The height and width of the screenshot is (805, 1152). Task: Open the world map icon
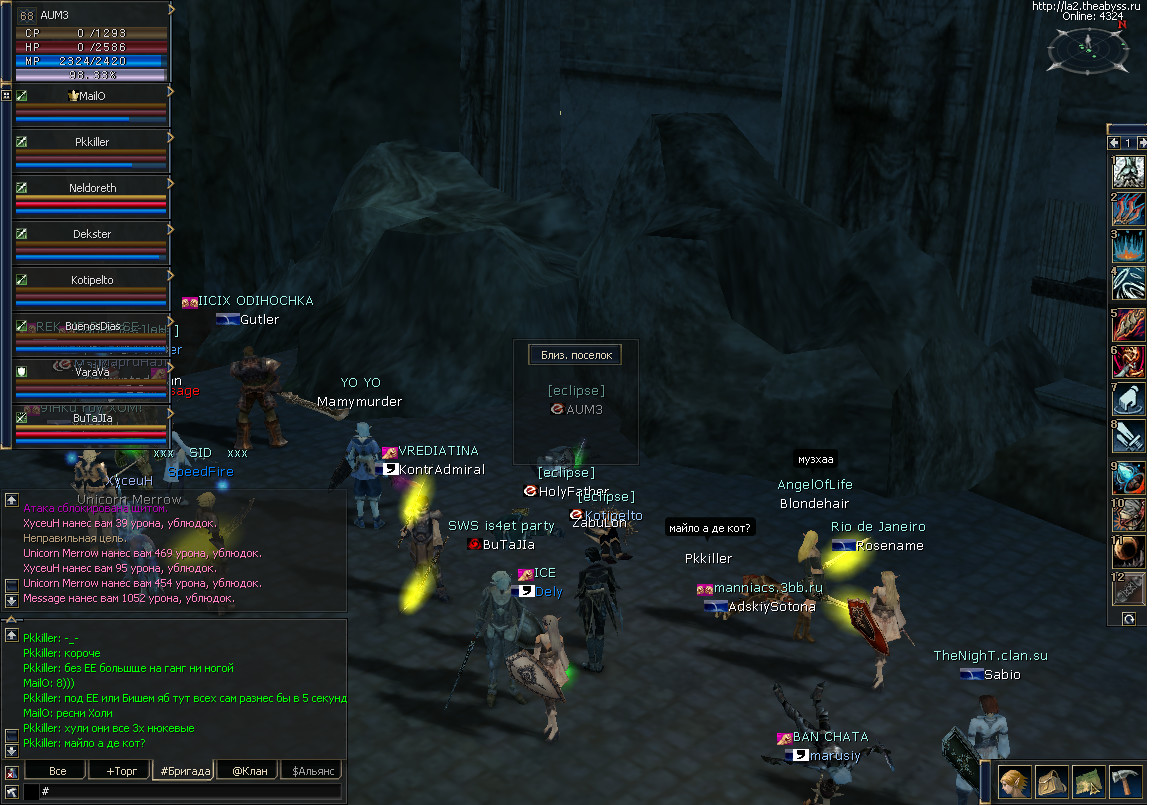pyautogui.click(x=1089, y=781)
